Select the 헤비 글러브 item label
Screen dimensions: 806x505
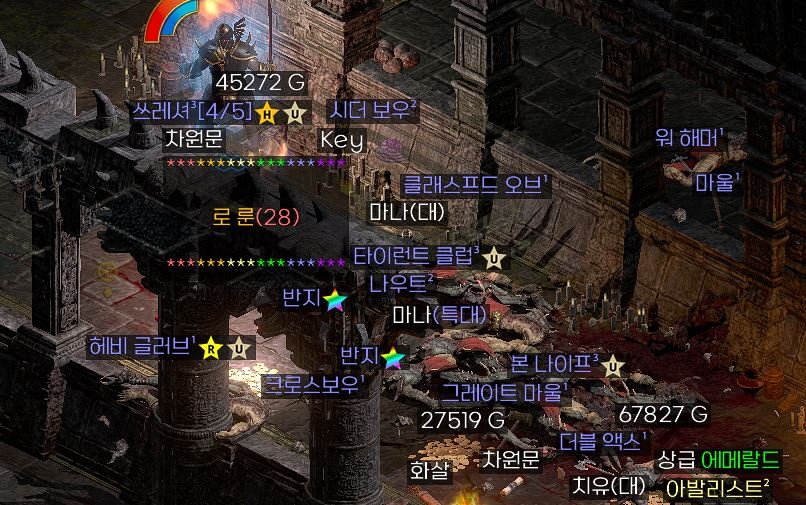coord(142,347)
